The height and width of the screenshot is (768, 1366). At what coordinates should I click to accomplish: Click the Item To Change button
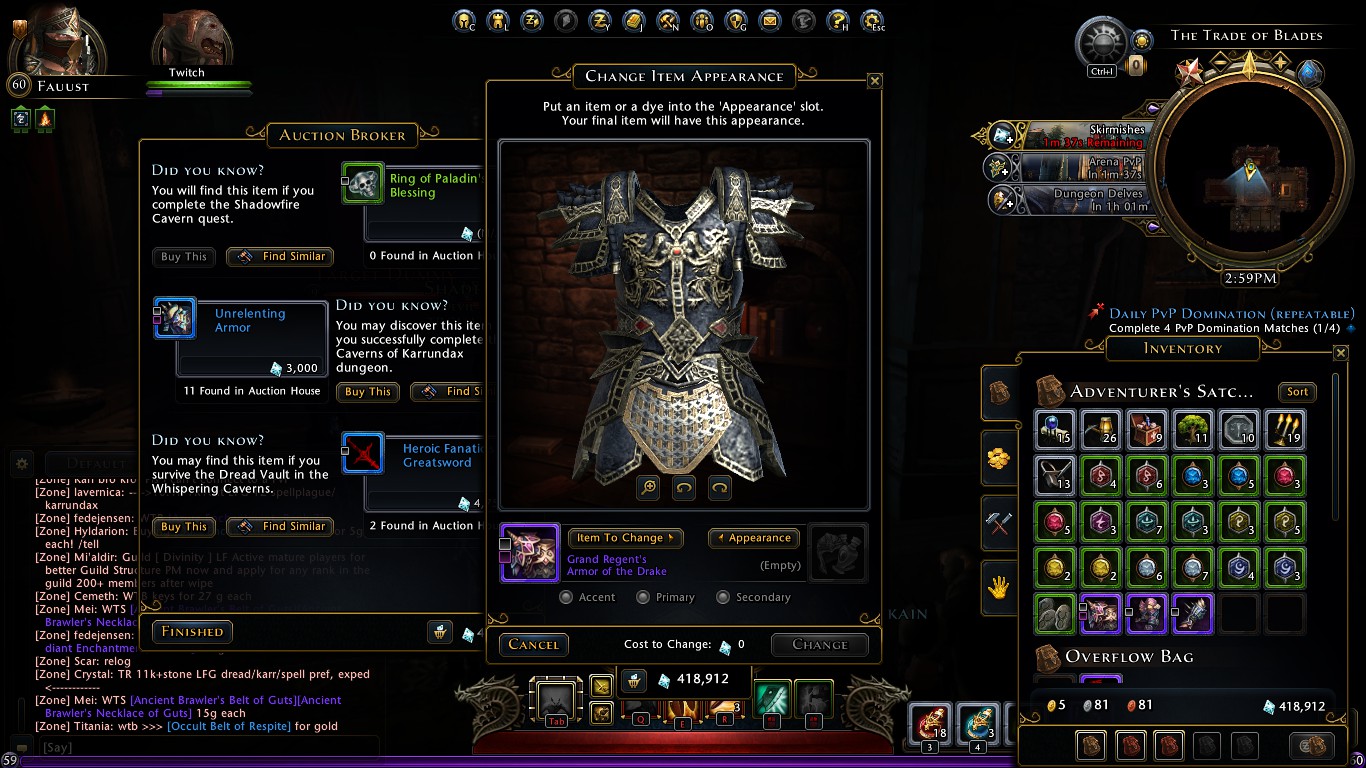(625, 538)
